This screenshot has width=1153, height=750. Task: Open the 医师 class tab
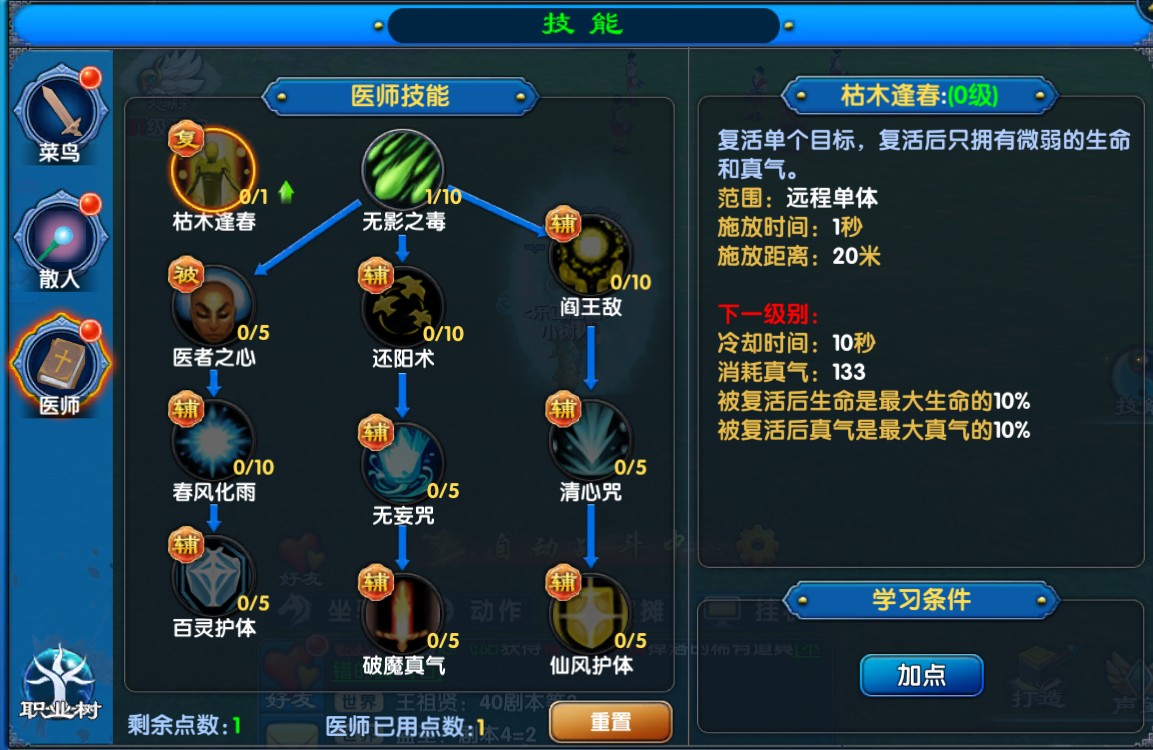point(60,365)
